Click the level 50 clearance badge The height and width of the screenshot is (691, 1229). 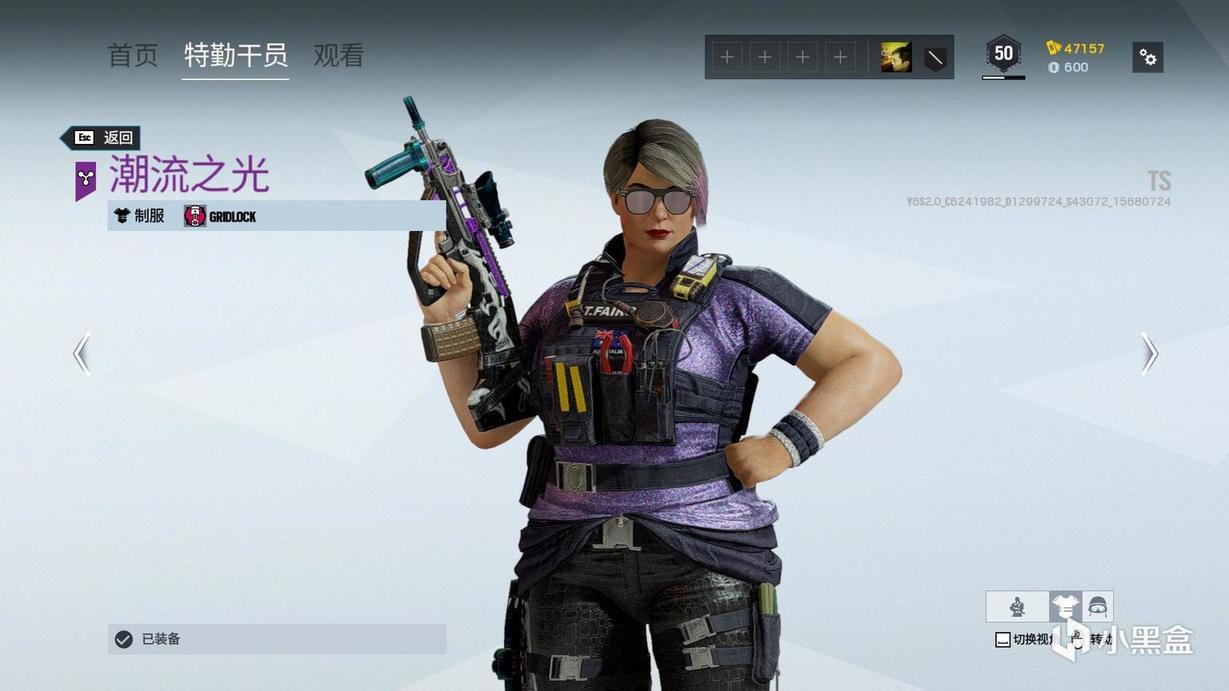point(1003,54)
